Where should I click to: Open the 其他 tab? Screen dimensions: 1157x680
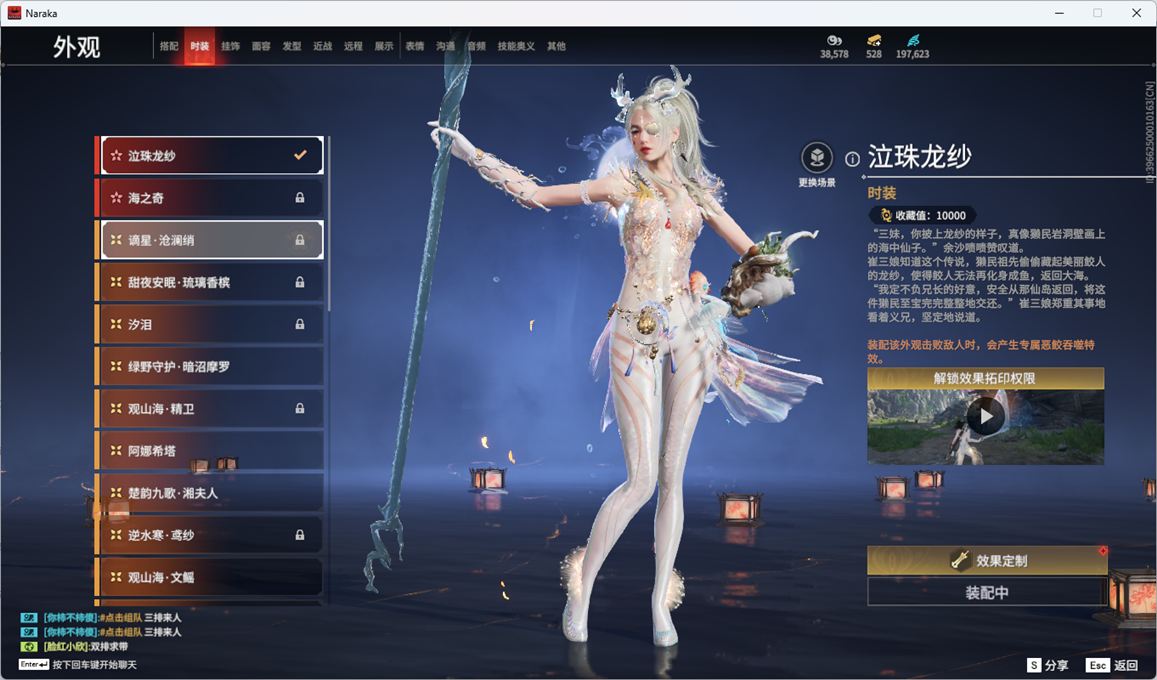click(x=556, y=46)
